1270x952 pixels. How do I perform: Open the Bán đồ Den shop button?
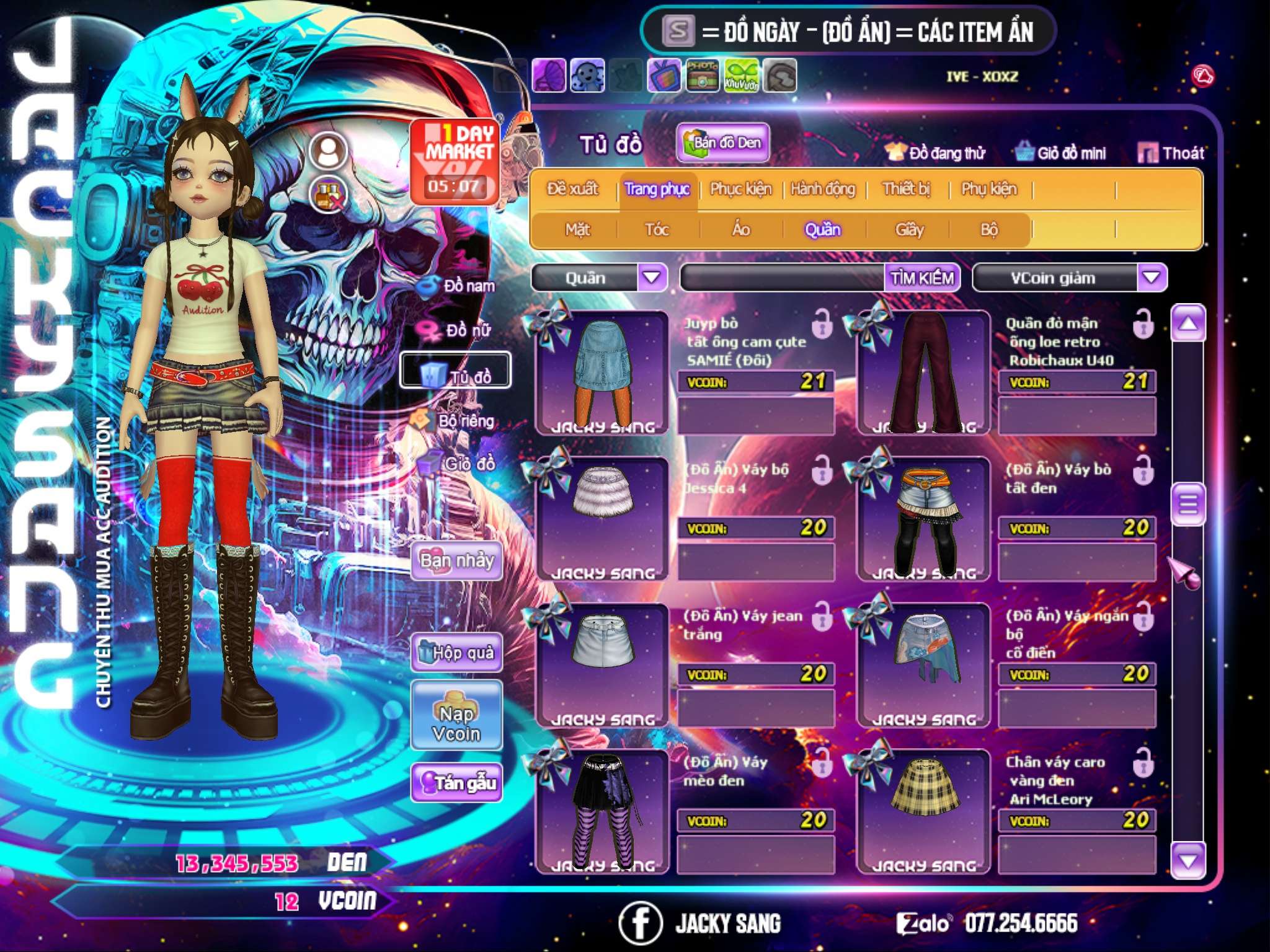(723, 143)
